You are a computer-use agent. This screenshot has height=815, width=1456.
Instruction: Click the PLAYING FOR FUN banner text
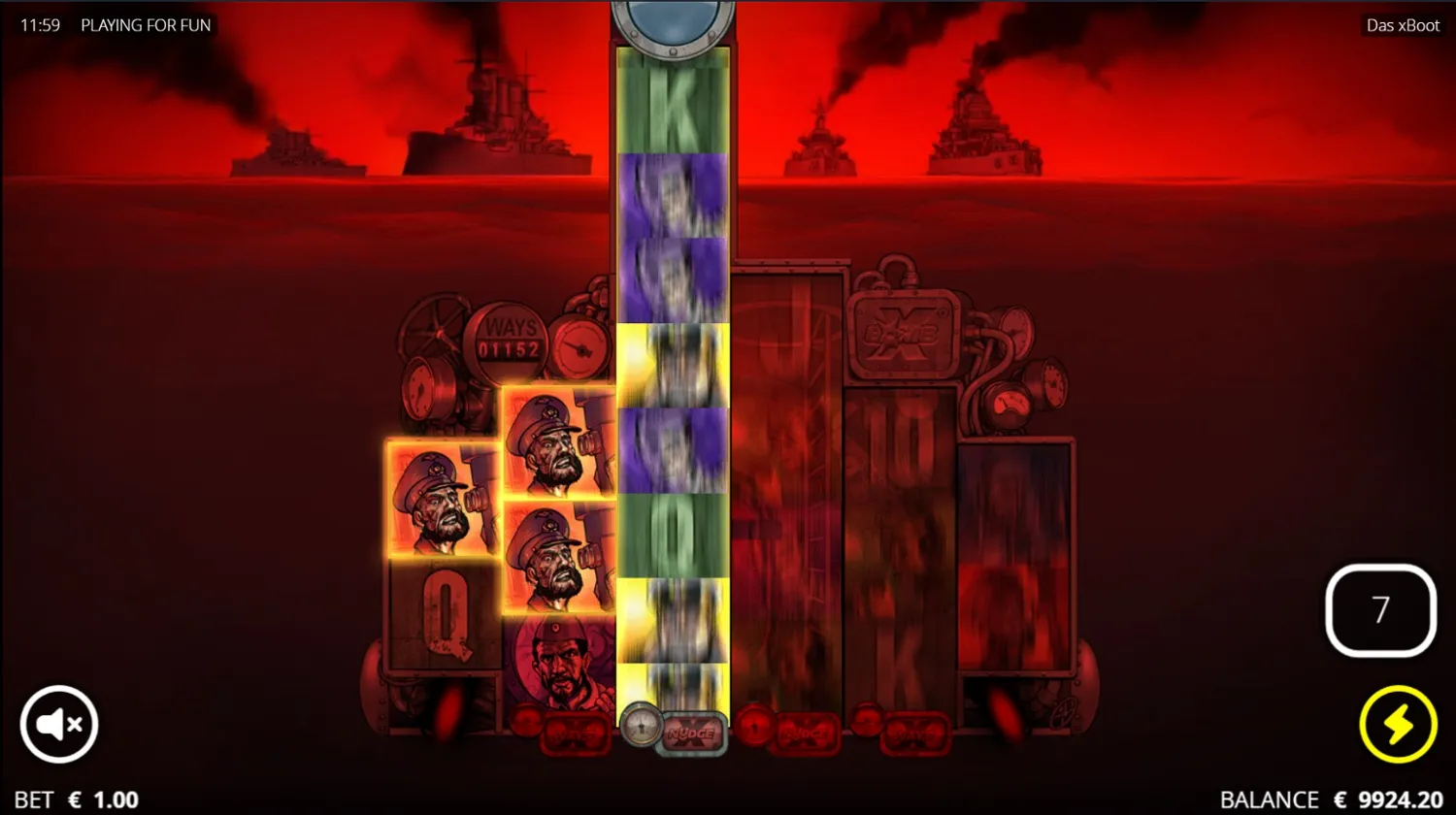click(x=148, y=25)
